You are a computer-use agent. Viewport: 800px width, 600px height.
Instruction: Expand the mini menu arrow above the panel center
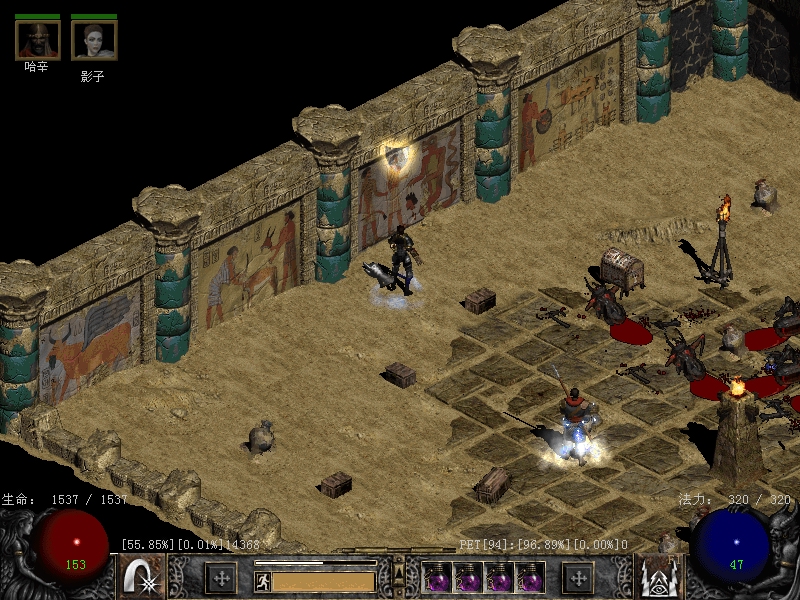pyautogui.click(x=398, y=568)
